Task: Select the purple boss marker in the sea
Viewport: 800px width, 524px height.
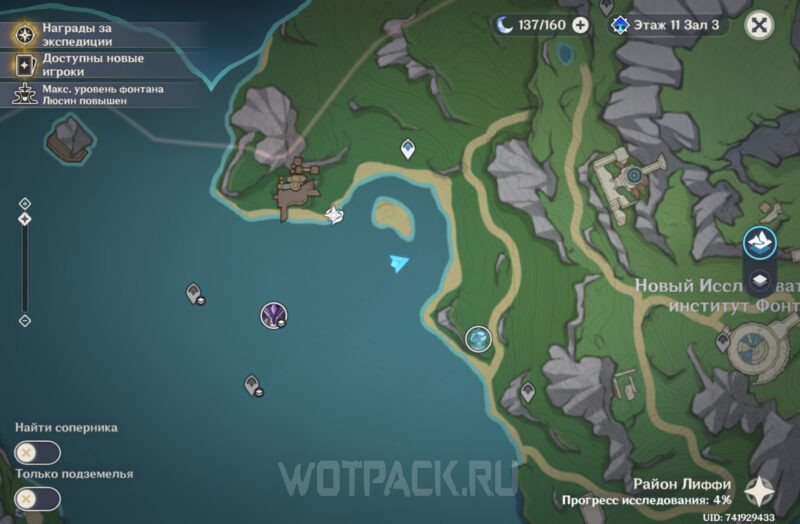Action: click(273, 316)
